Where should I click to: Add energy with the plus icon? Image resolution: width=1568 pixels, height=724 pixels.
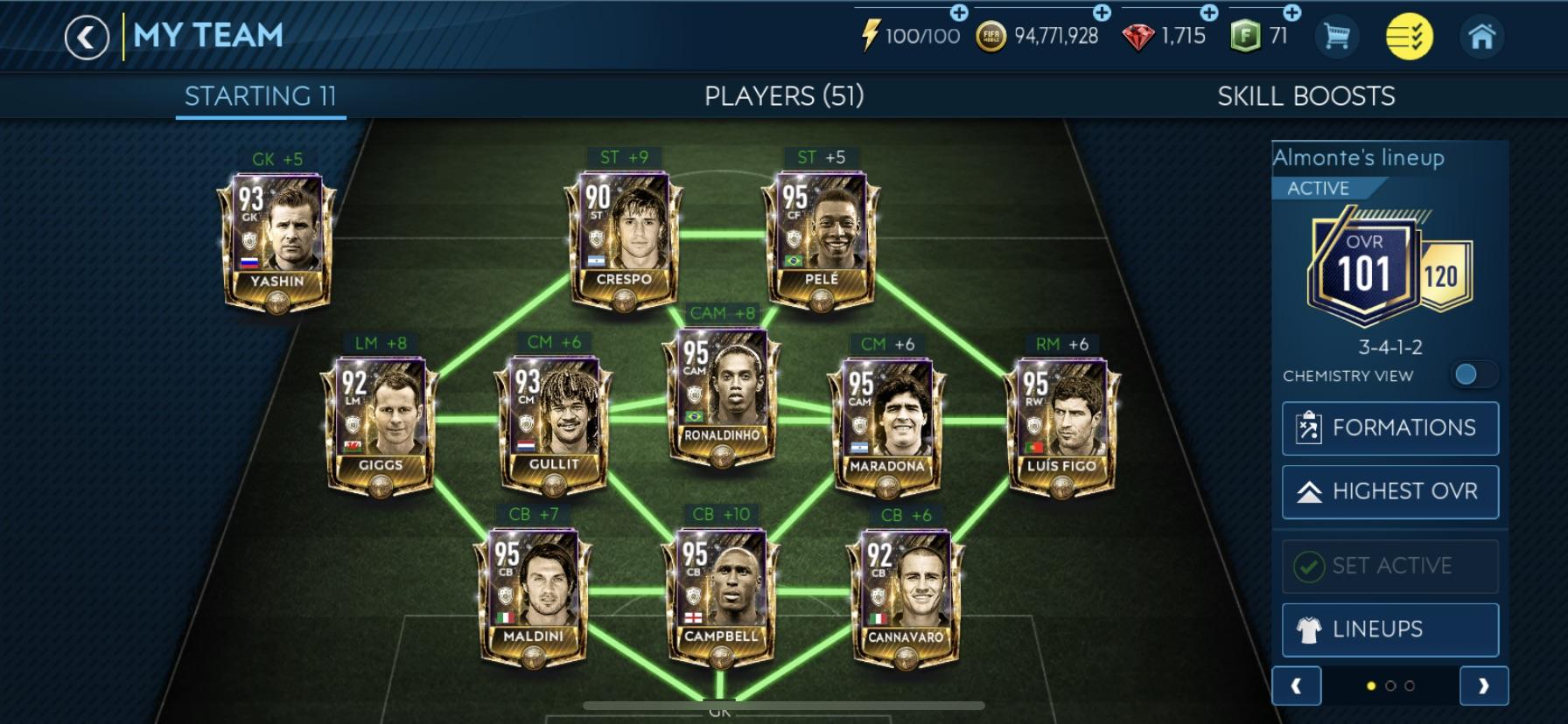958,12
